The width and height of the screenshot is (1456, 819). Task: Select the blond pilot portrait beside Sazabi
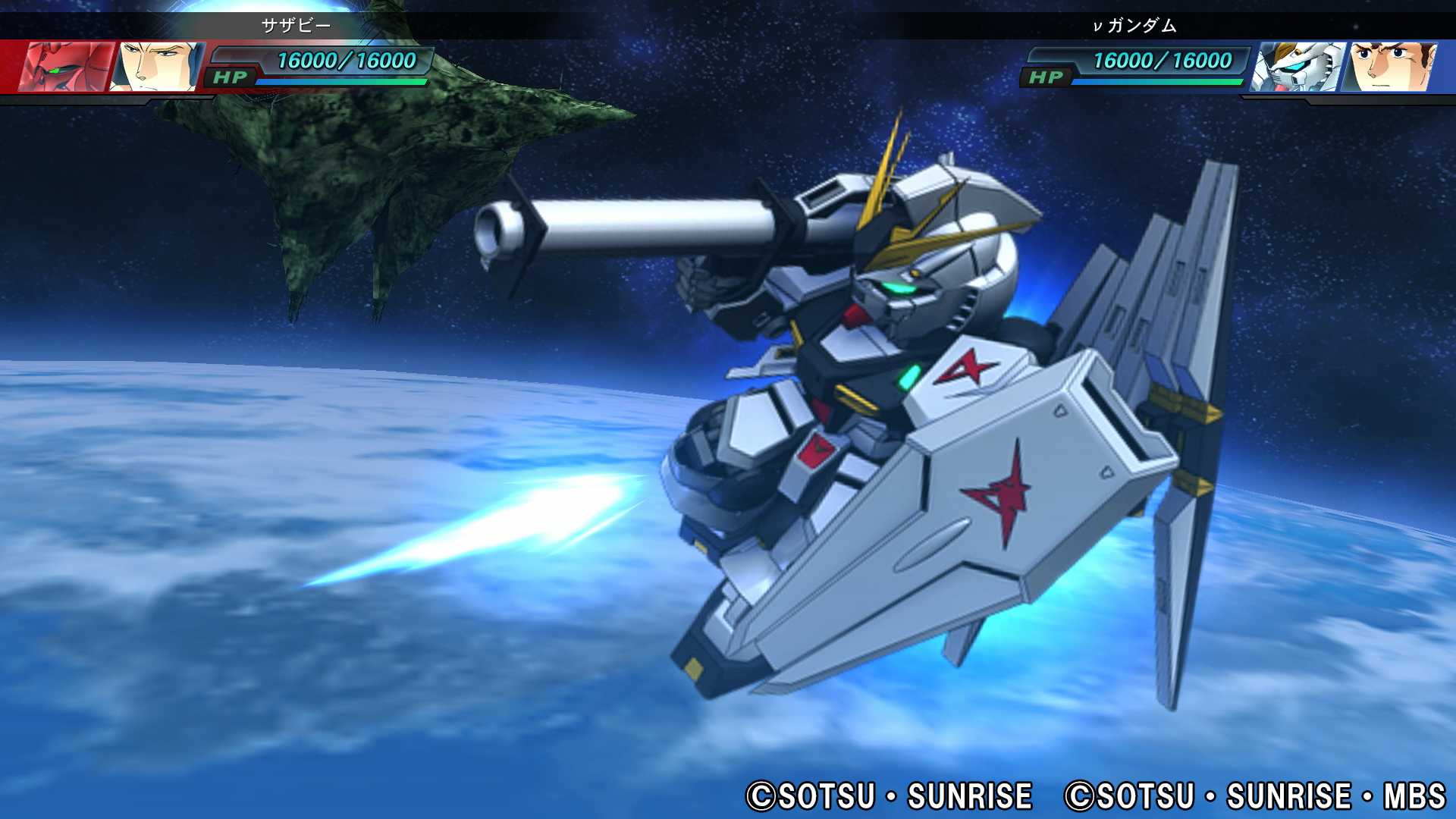click(158, 67)
